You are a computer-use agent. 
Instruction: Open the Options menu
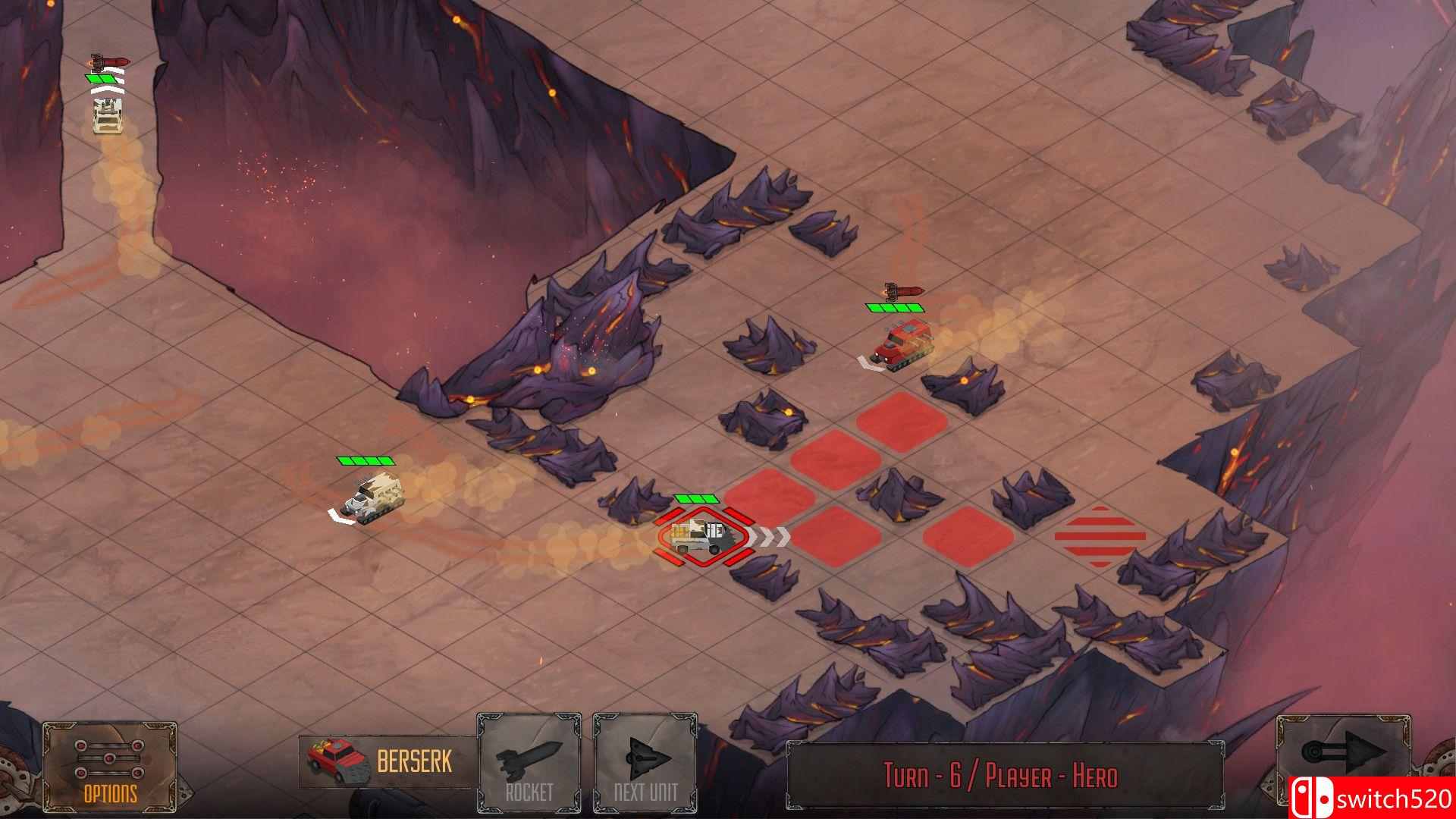click(110, 767)
